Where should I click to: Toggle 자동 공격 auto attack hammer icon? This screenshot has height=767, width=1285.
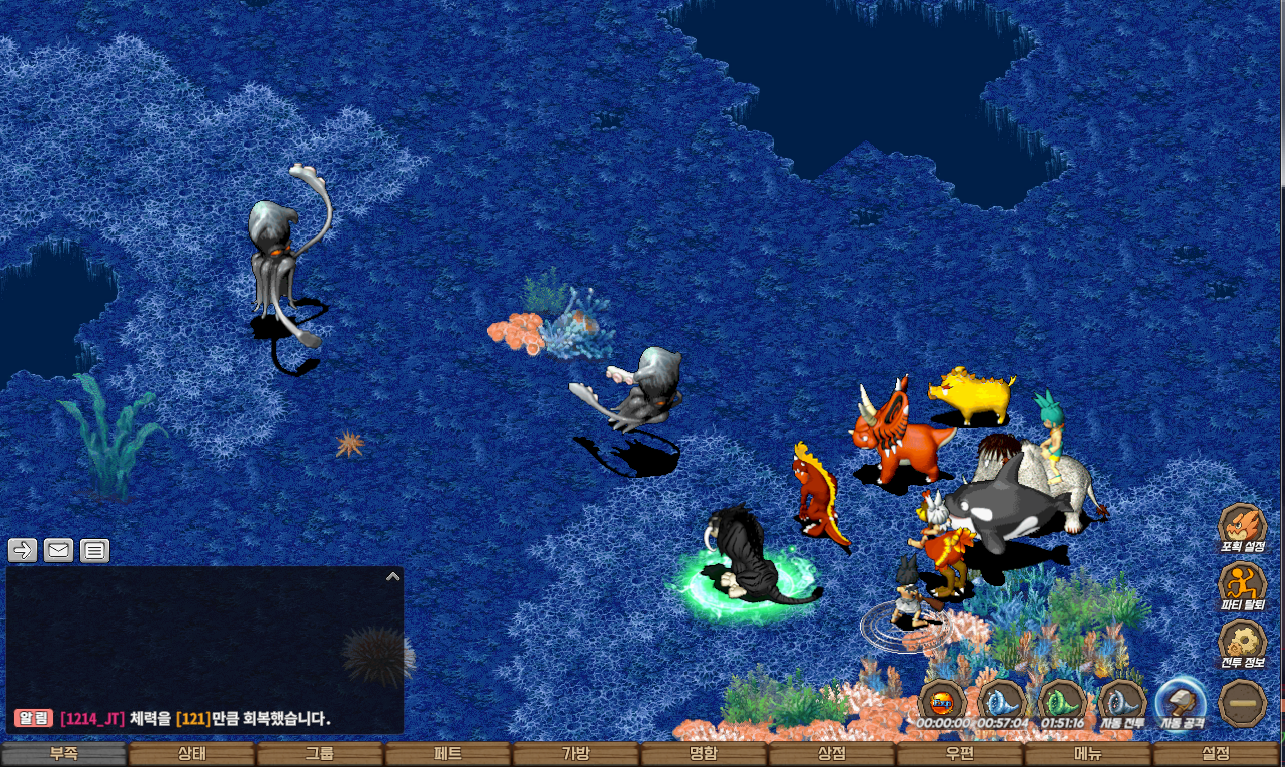click(x=1181, y=703)
